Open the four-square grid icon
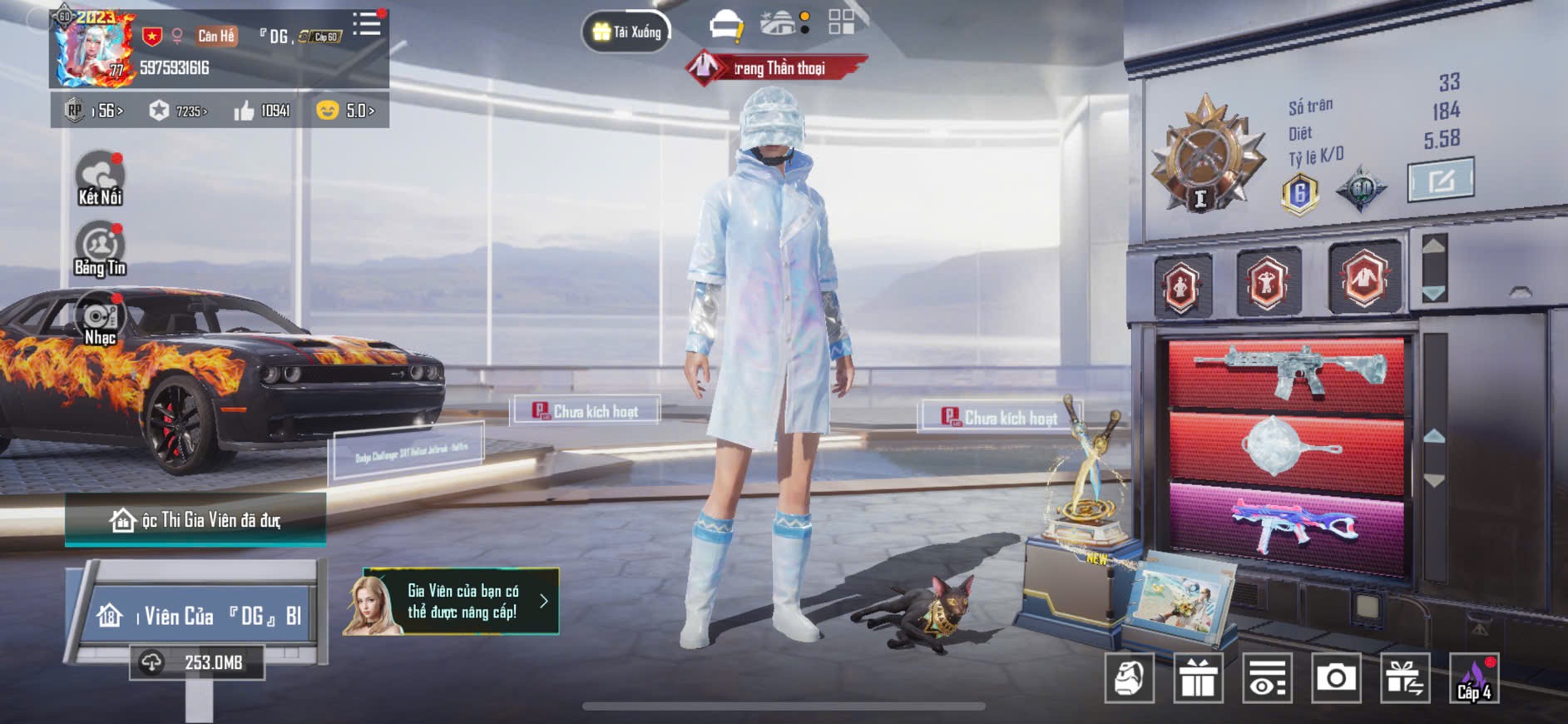Image resolution: width=1568 pixels, height=724 pixels. (841, 22)
